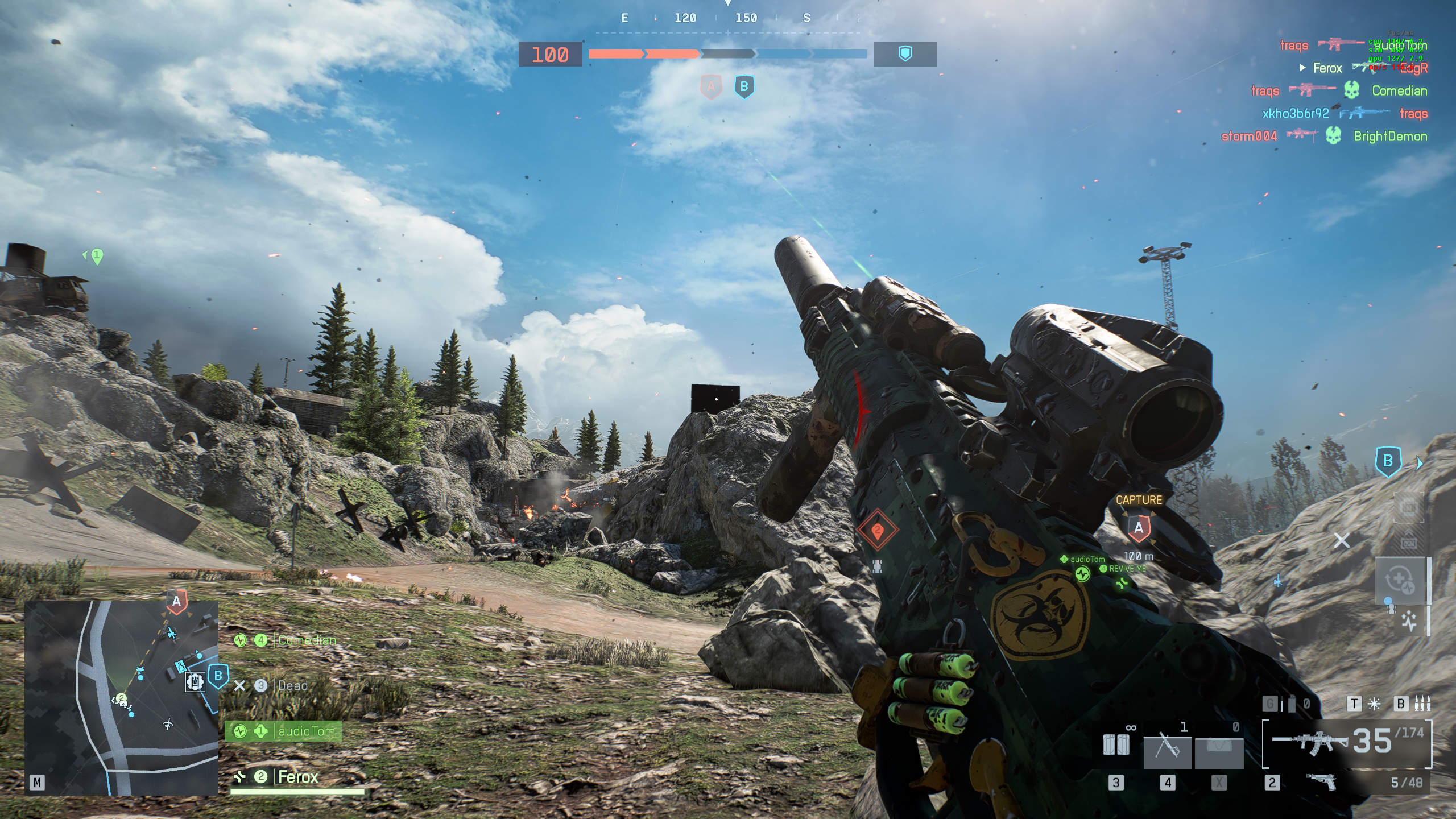Click the BrightDemon kill feed entry
The image size is (1456, 819).
[x=1390, y=136]
